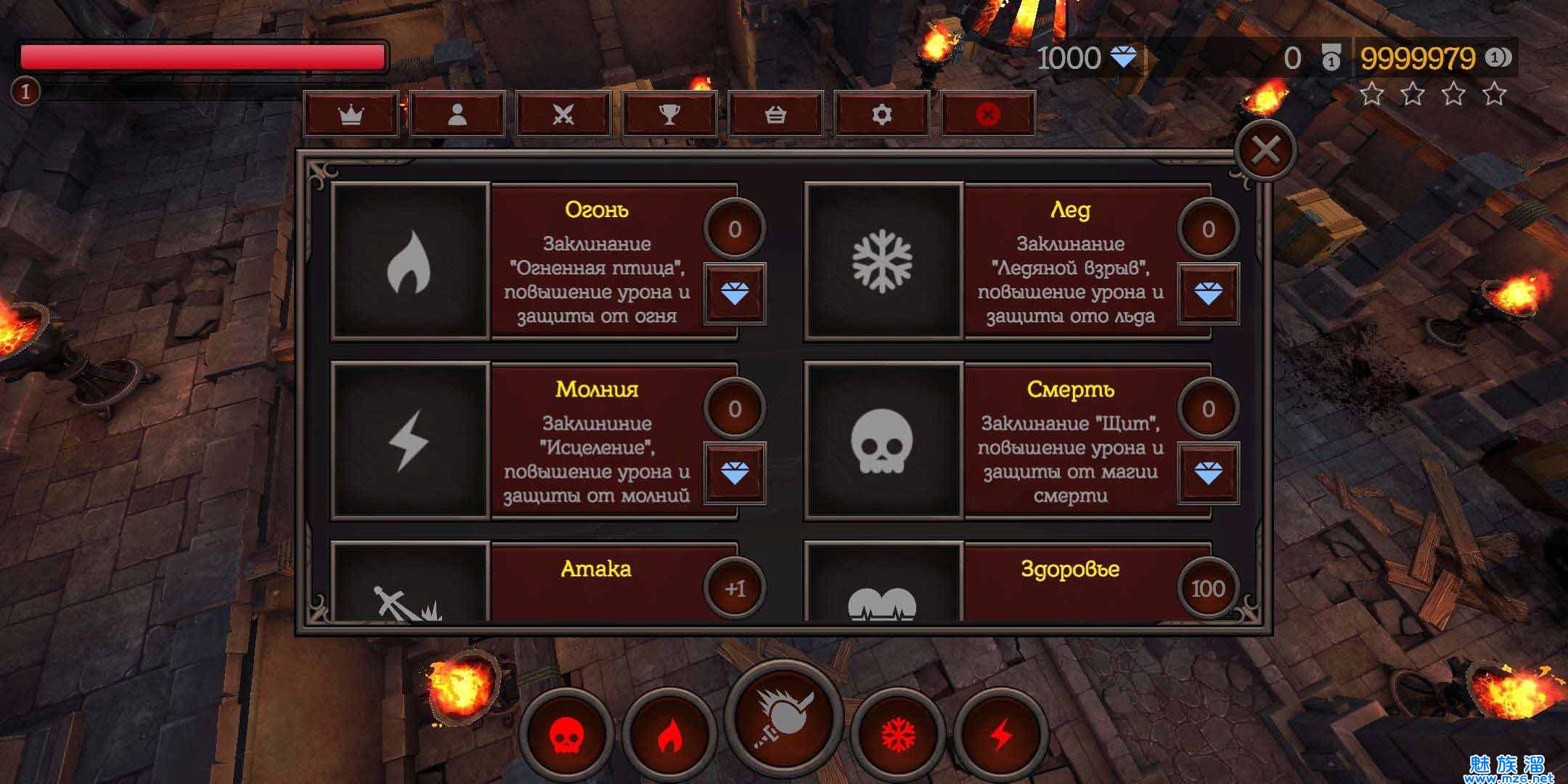Image resolution: width=1568 pixels, height=784 pixels.
Task: Activate the red snowflake ice spell
Action: pyautogui.click(x=898, y=735)
